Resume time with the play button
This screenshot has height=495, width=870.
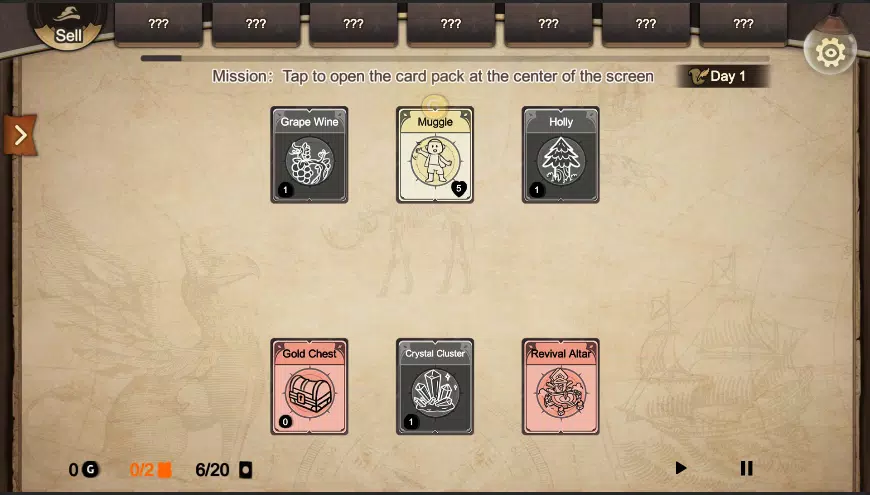pos(681,468)
